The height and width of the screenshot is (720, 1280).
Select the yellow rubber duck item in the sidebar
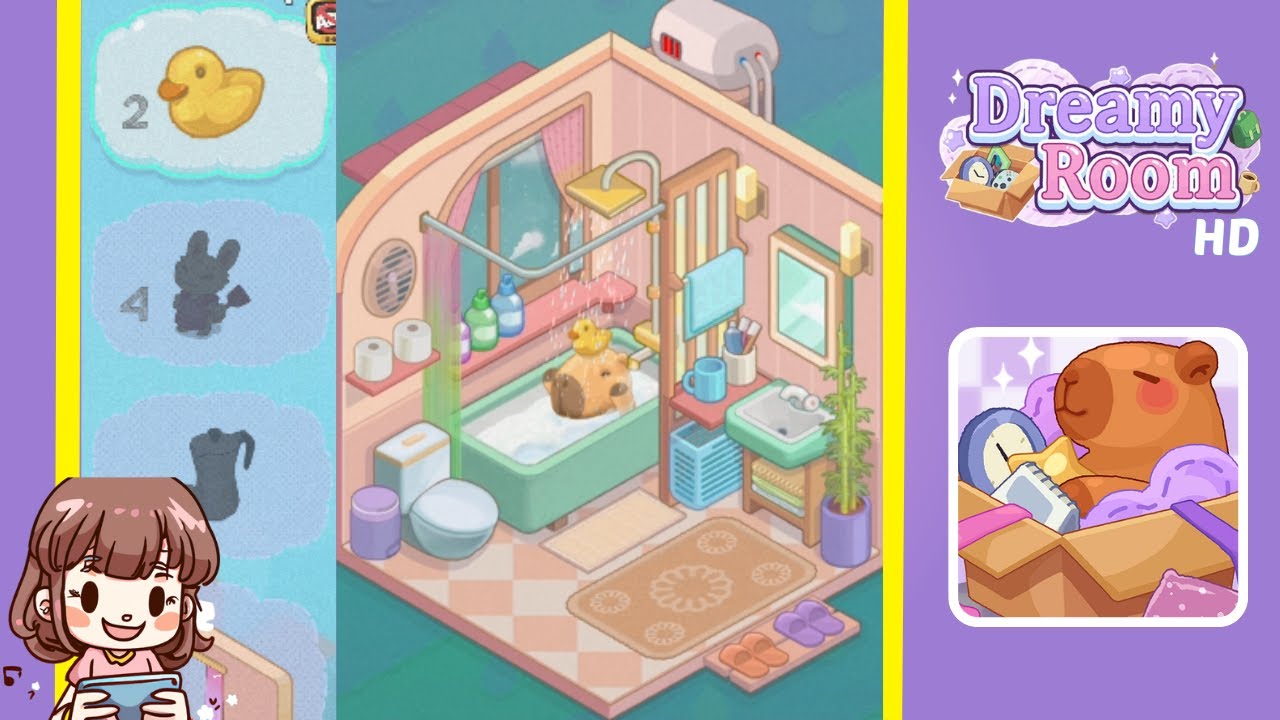pos(212,95)
